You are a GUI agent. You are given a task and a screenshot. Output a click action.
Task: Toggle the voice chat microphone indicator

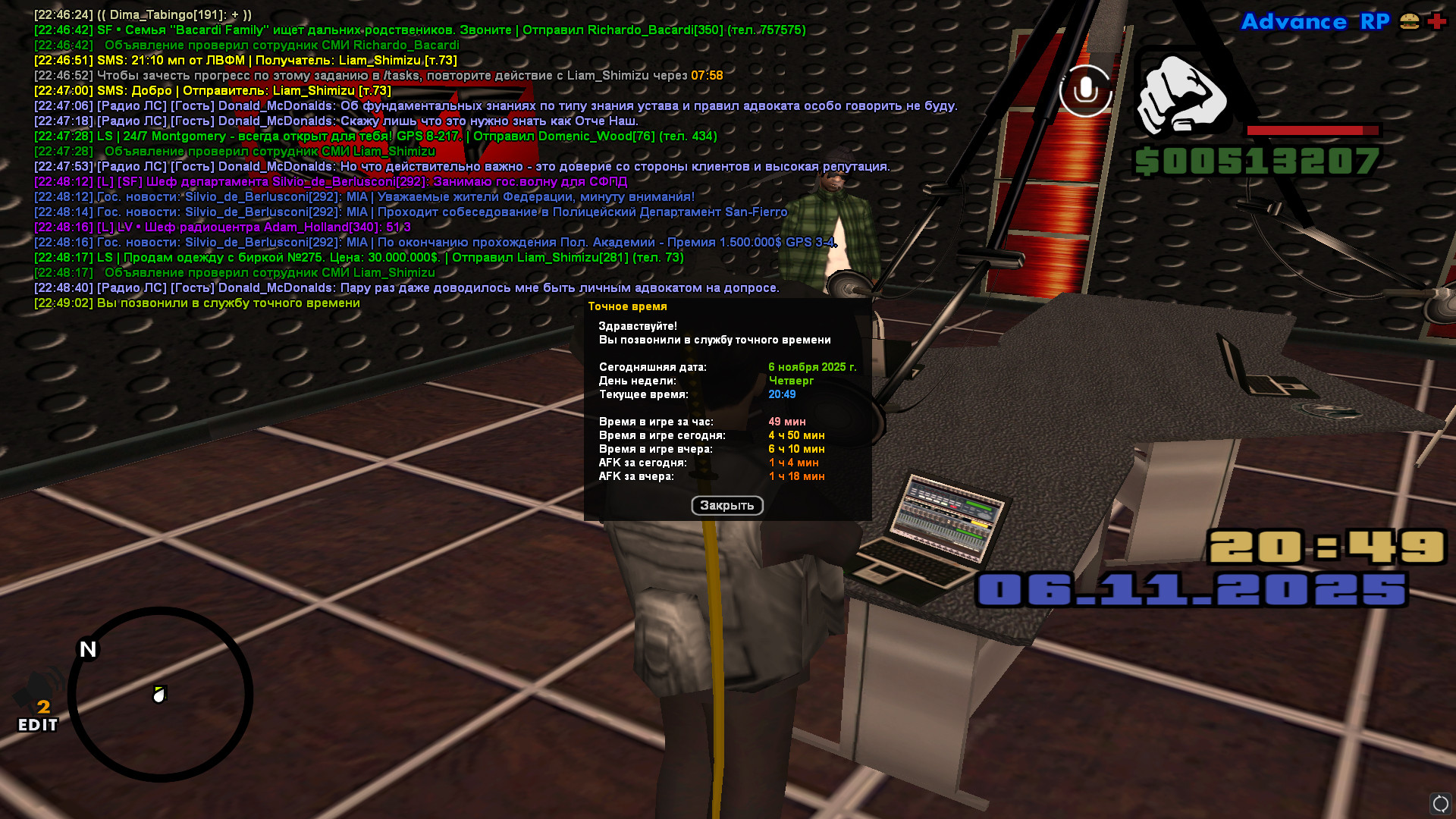[x=1086, y=89]
